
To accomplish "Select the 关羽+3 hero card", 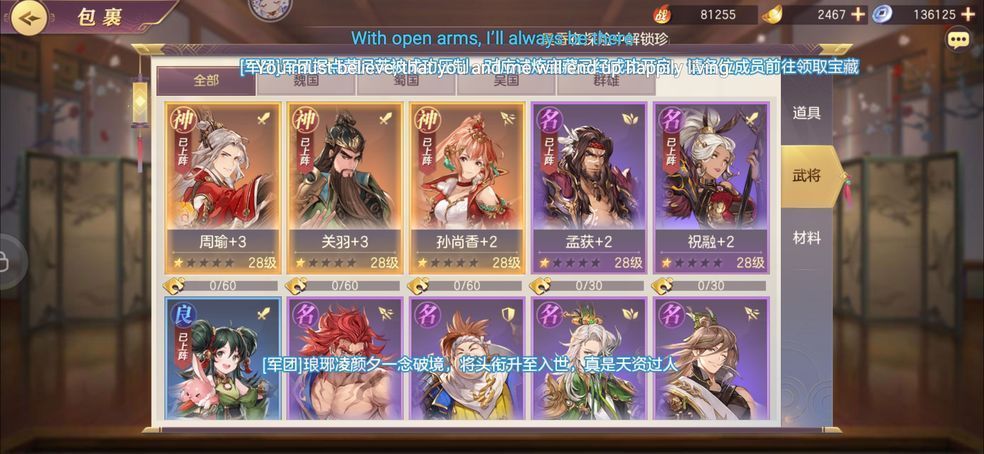I will pos(345,188).
